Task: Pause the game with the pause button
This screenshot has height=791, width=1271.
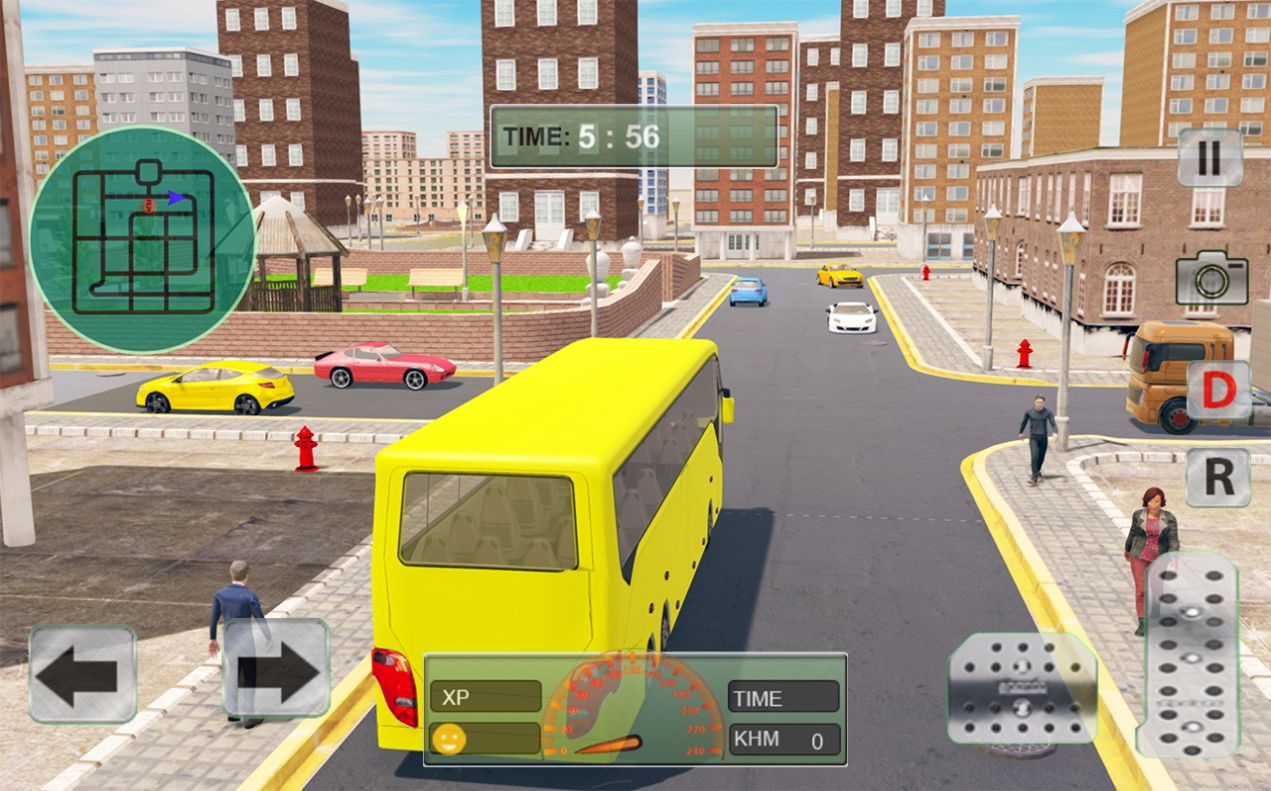Action: pyautogui.click(x=1209, y=158)
